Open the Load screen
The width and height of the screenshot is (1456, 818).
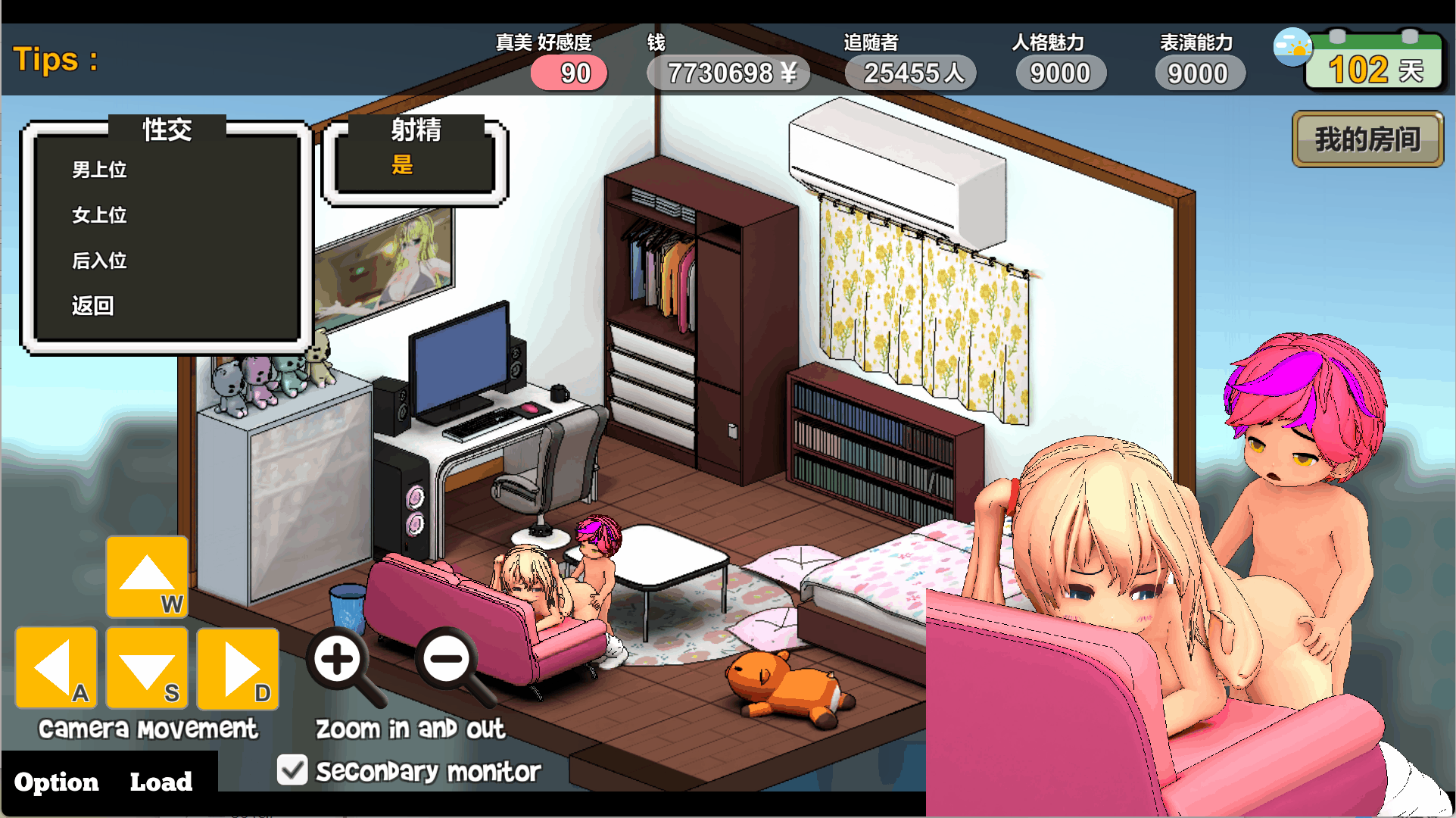coord(161,782)
